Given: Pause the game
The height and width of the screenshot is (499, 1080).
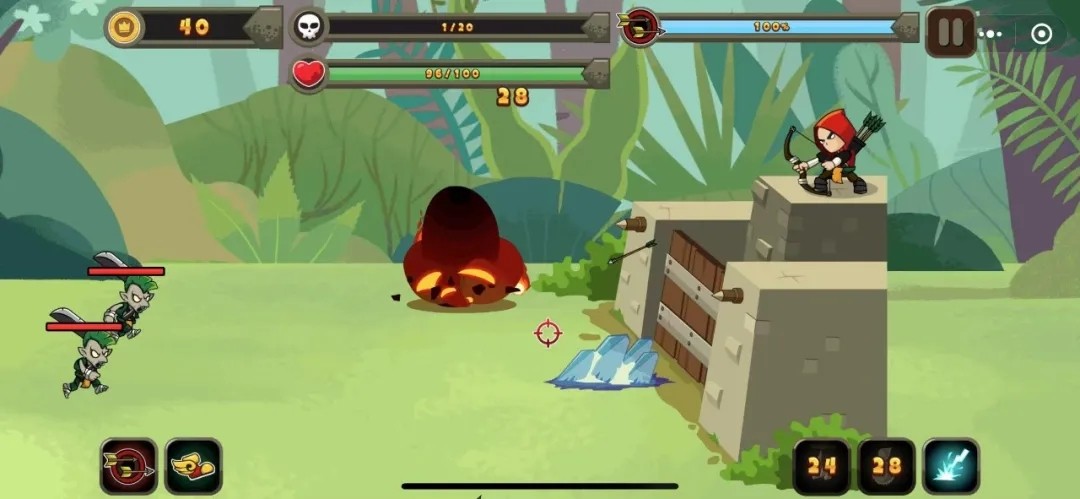Looking at the screenshot, I should [950, 33].
